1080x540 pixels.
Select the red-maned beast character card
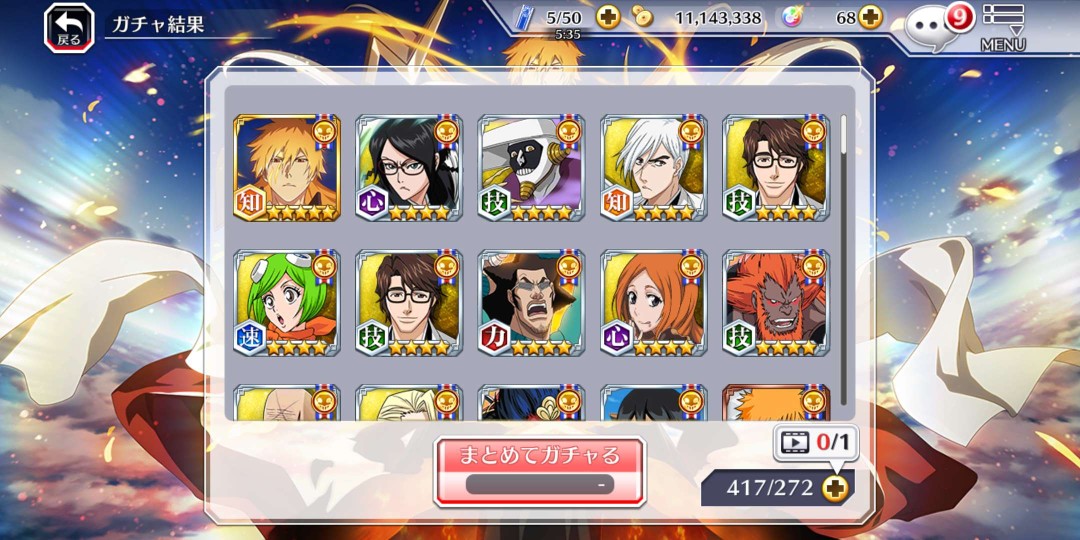tap(775, 303)
